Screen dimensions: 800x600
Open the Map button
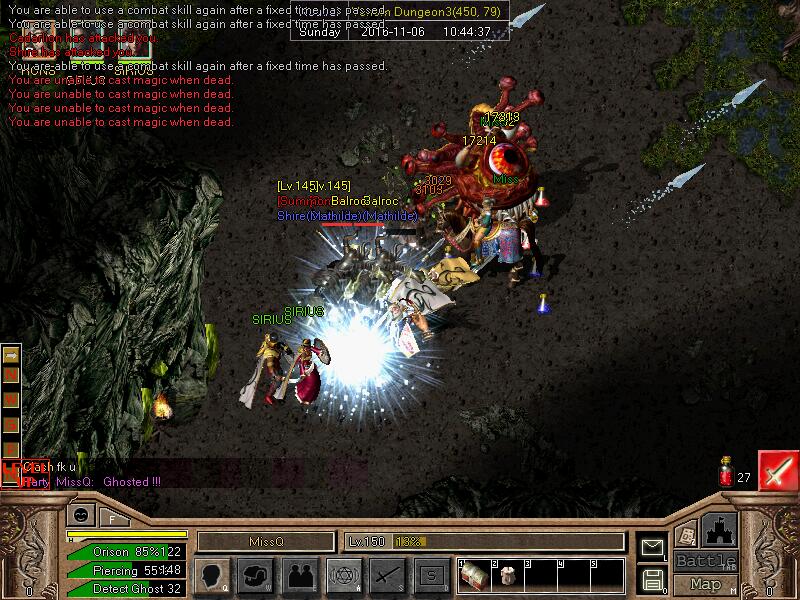705,584
